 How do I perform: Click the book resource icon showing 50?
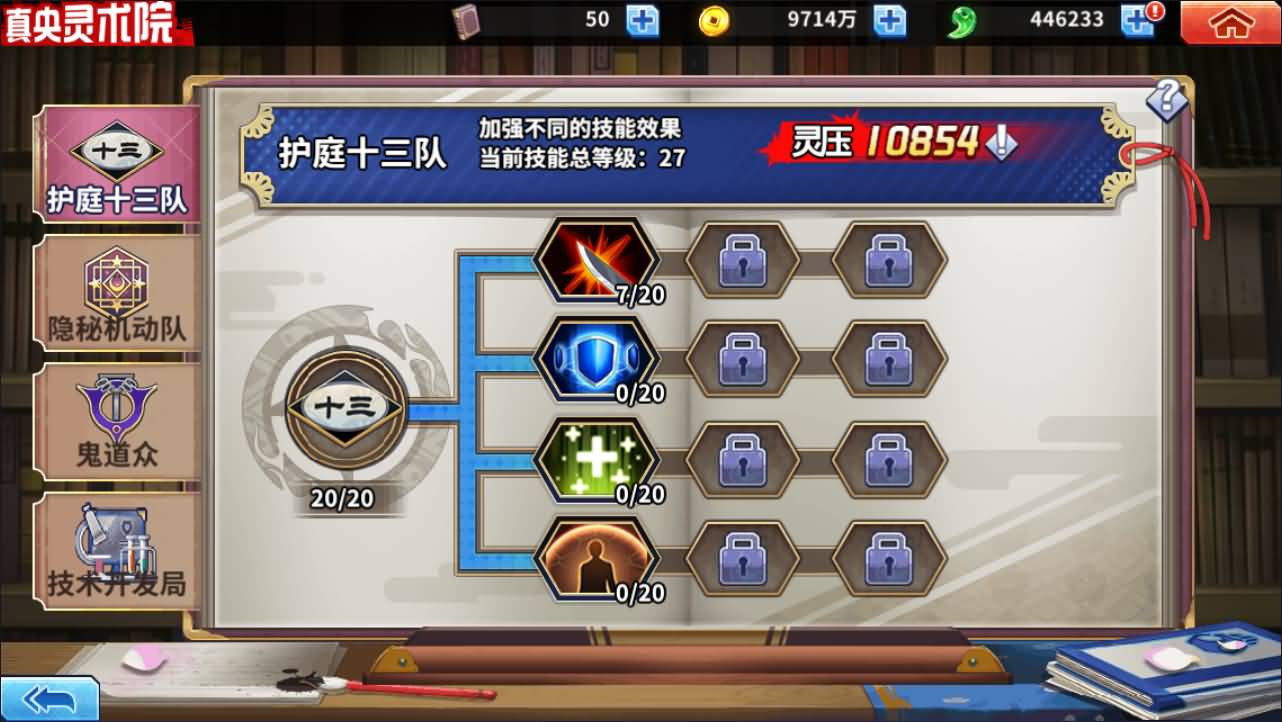[x=466, y=19]
